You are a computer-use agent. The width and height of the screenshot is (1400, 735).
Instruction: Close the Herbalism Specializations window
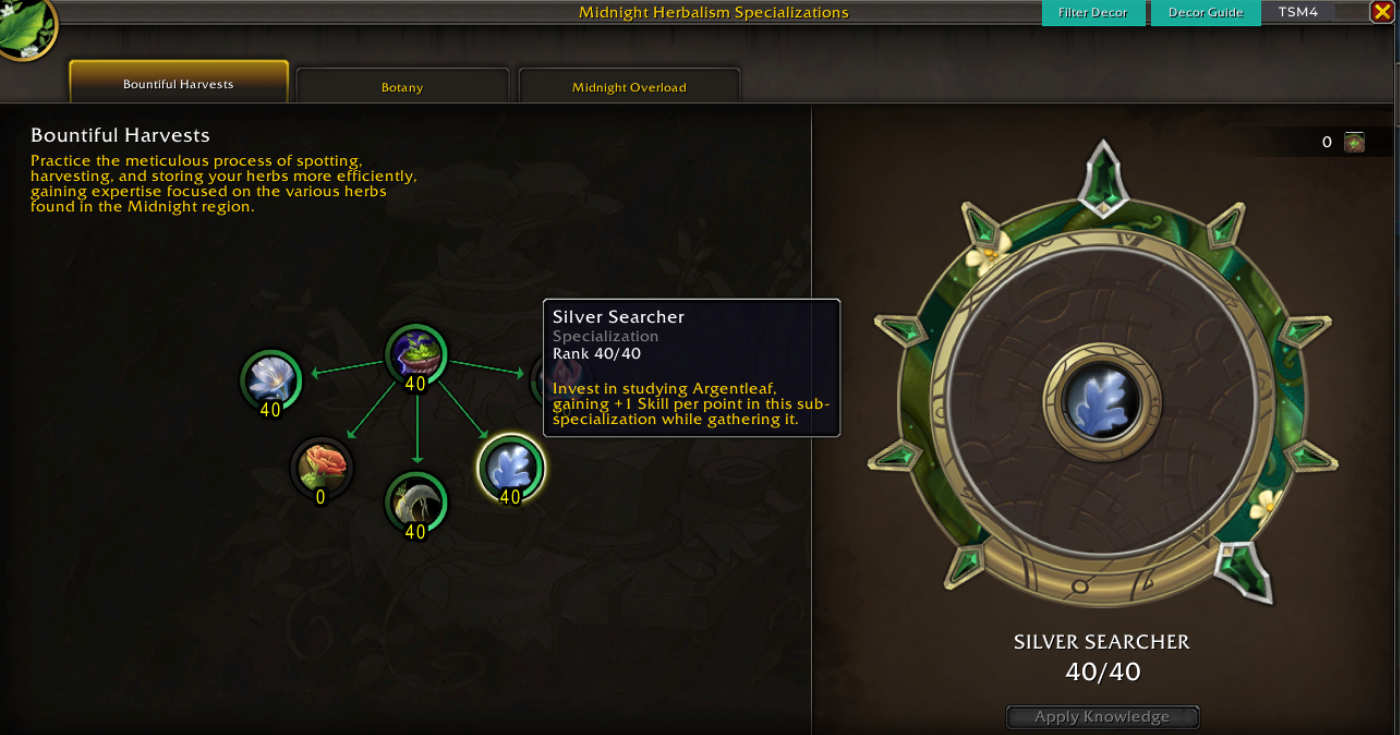coord(1382,12)
